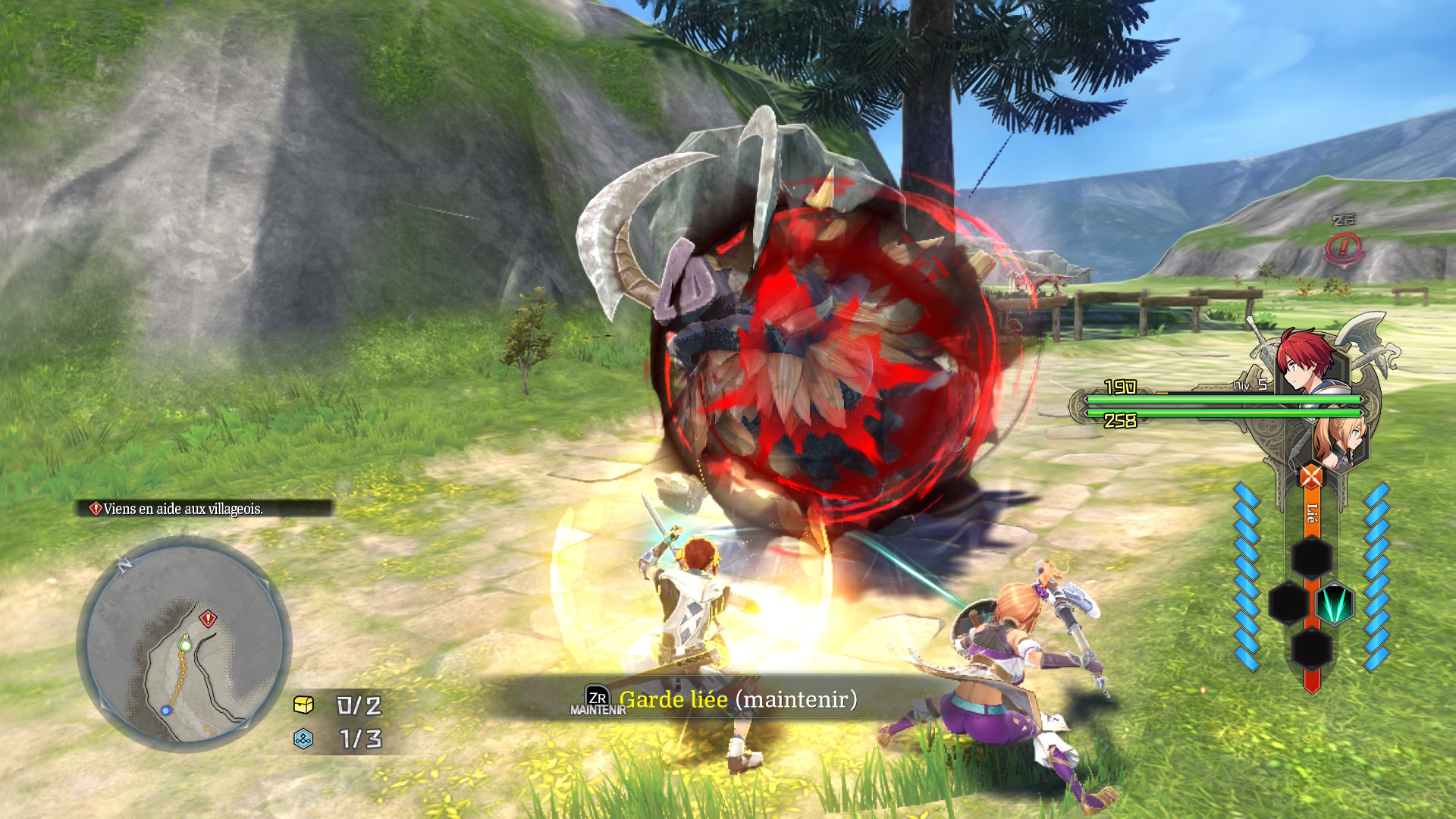Select the red-haired character portrait
Image resolution: width=1456 pixels, height=819 pixels.
pyautogui.click(x=1306, y=361)
